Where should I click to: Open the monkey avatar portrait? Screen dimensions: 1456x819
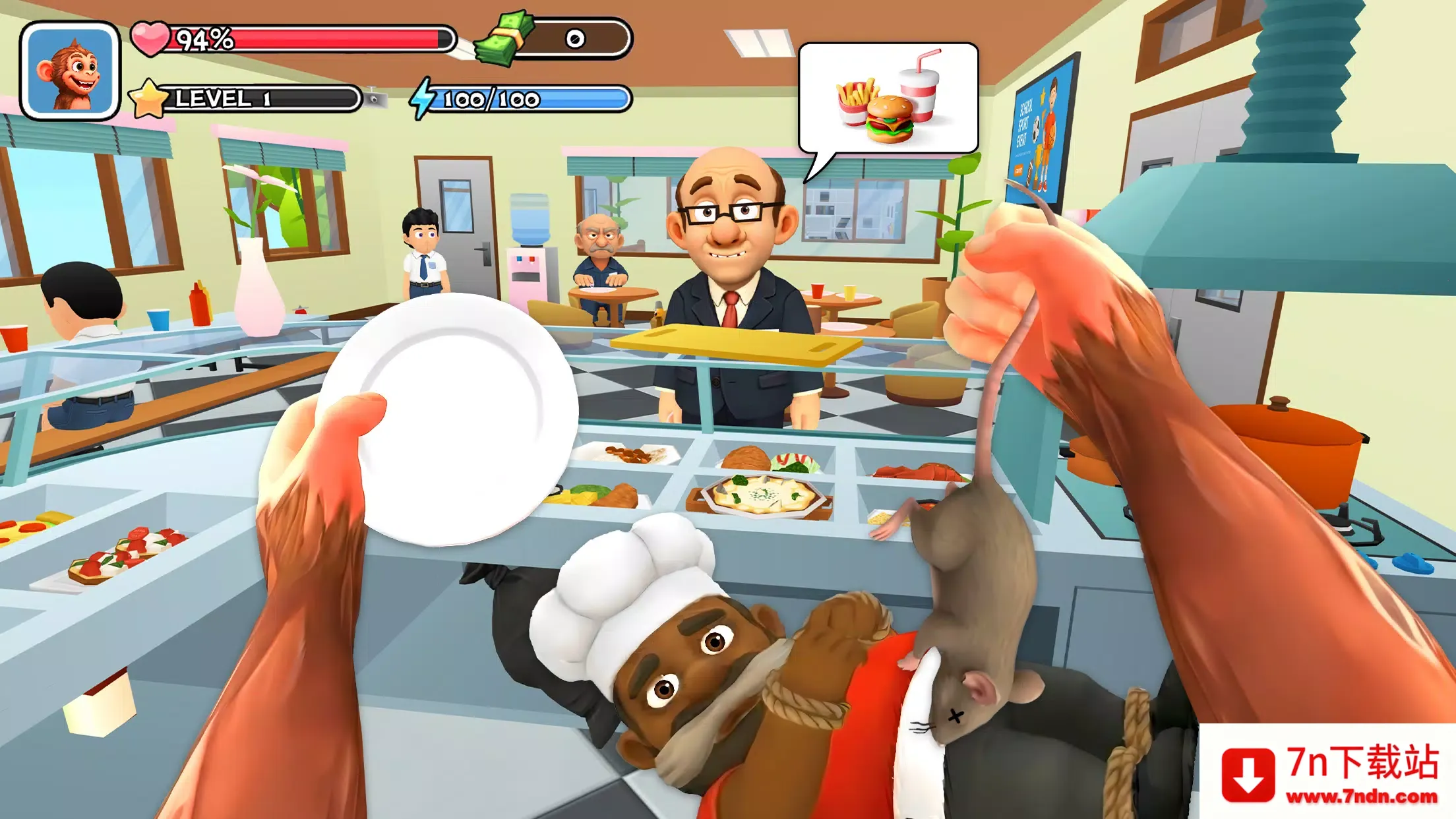(x=70, y=71)
